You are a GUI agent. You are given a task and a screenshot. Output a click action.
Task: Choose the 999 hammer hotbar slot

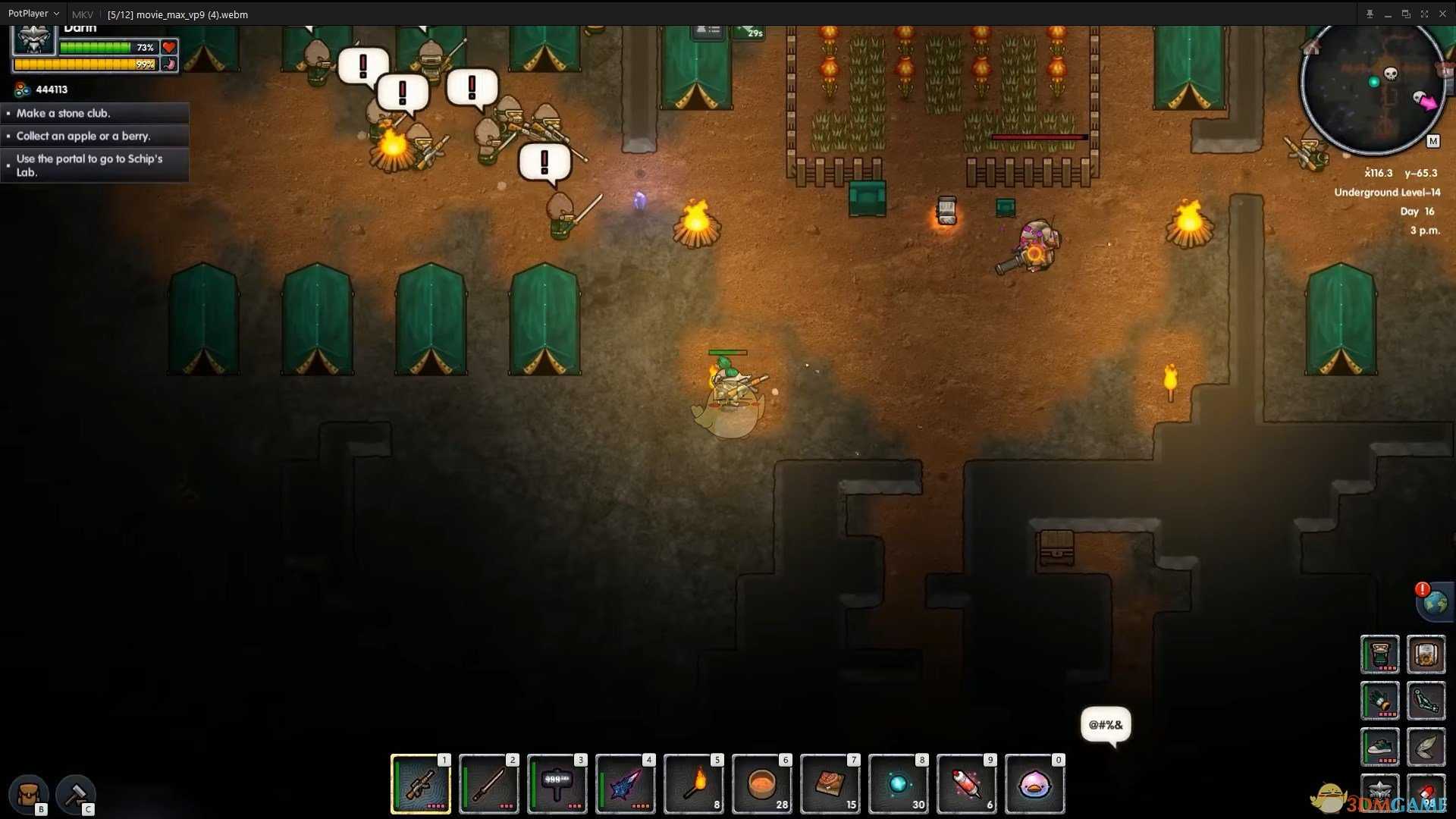tap(557, 784)
